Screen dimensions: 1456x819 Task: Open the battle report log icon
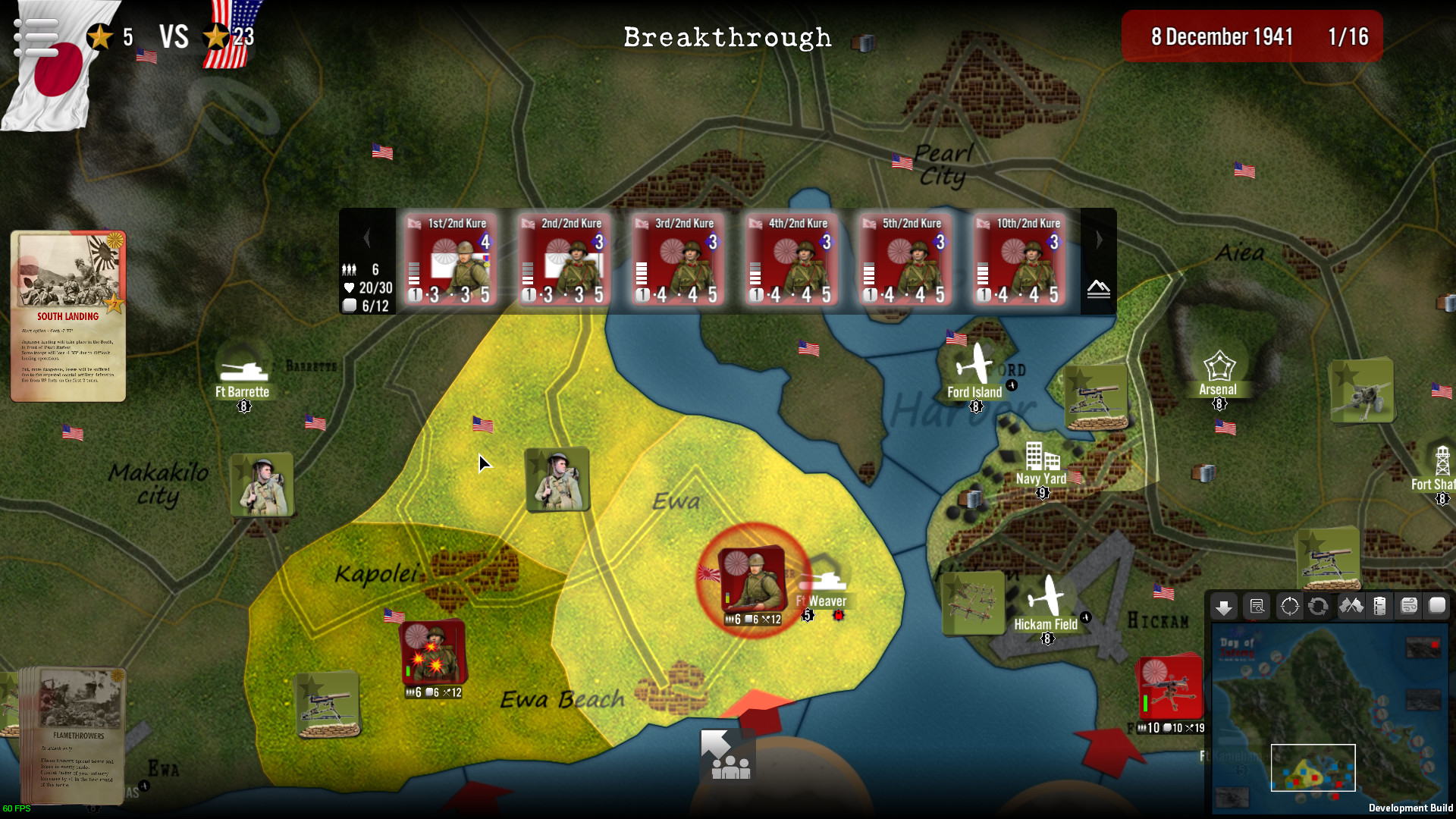(x=1257, y=607)
